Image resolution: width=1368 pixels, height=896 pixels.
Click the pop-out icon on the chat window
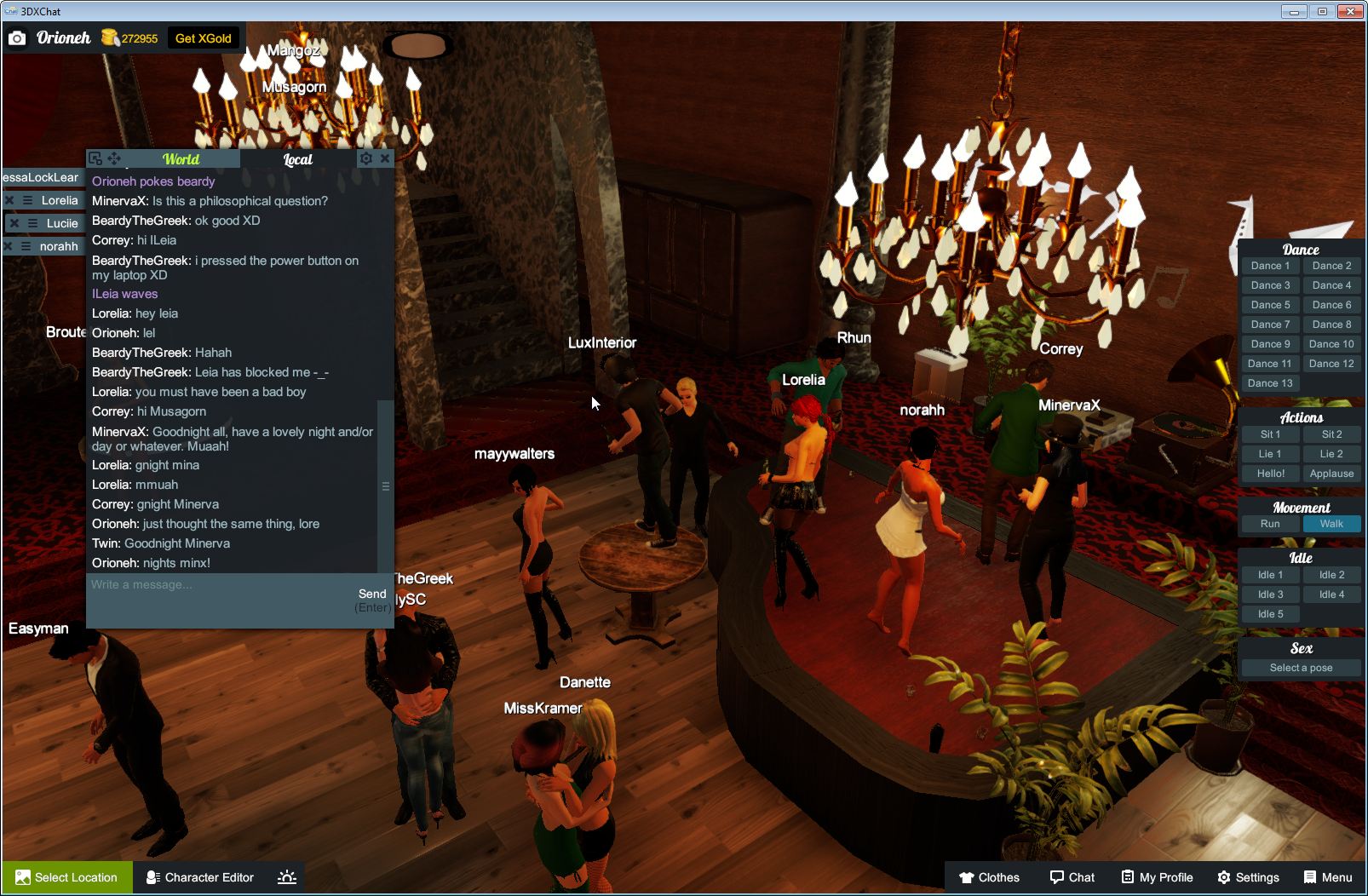(96, 158)
